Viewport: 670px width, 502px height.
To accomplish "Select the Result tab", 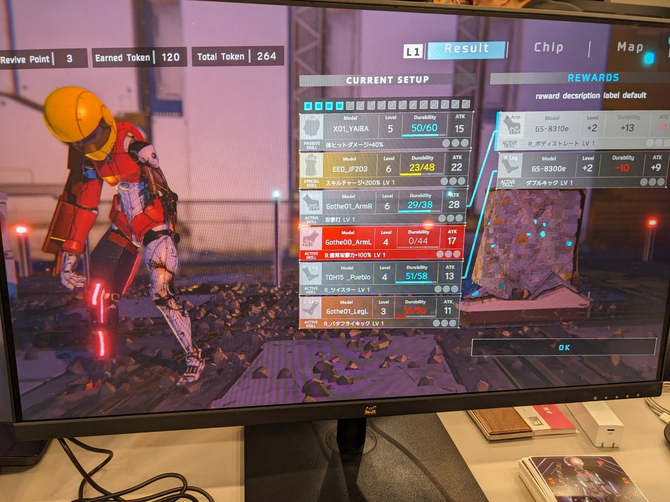I will tap(466, 48).
